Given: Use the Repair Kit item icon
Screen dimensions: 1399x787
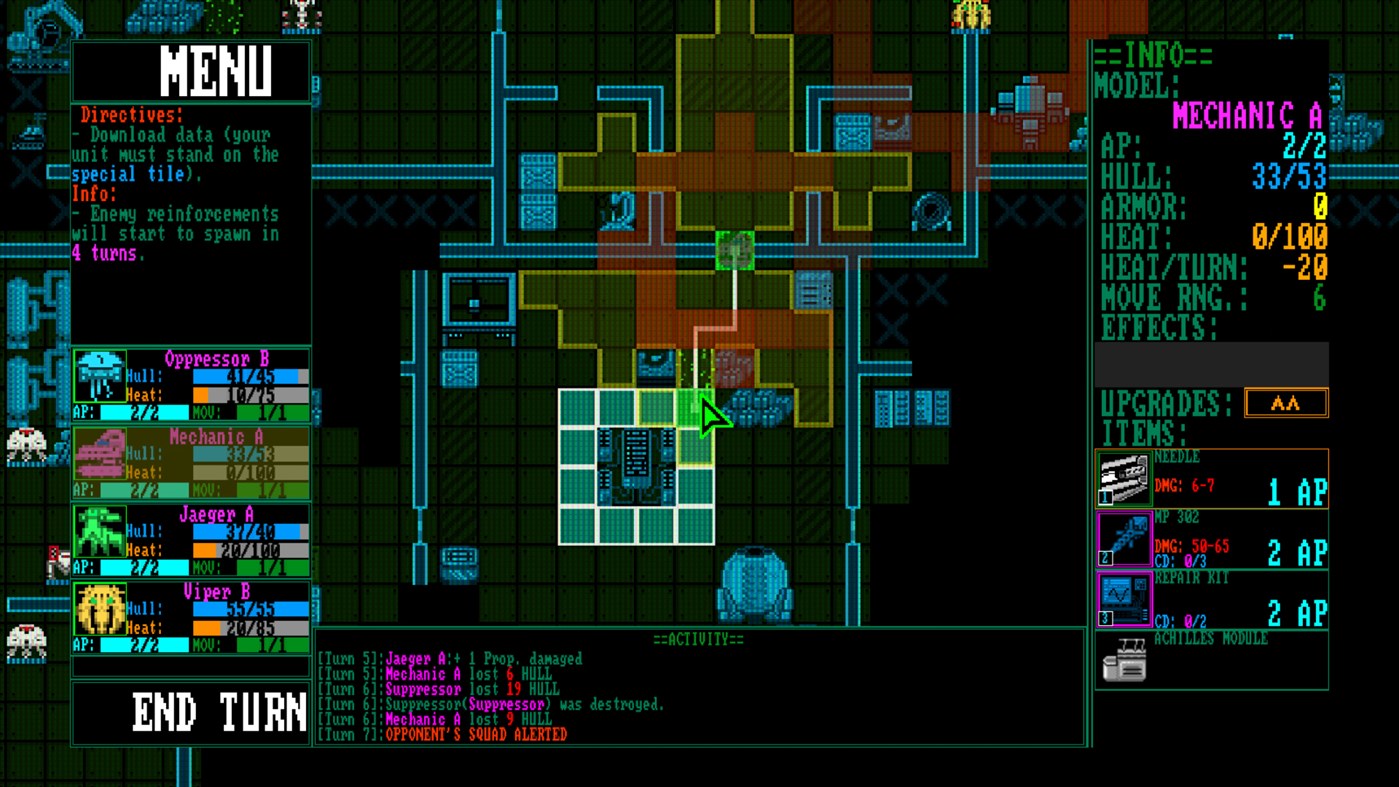Looking at the screenshot, I should [x=1124, y=598].
